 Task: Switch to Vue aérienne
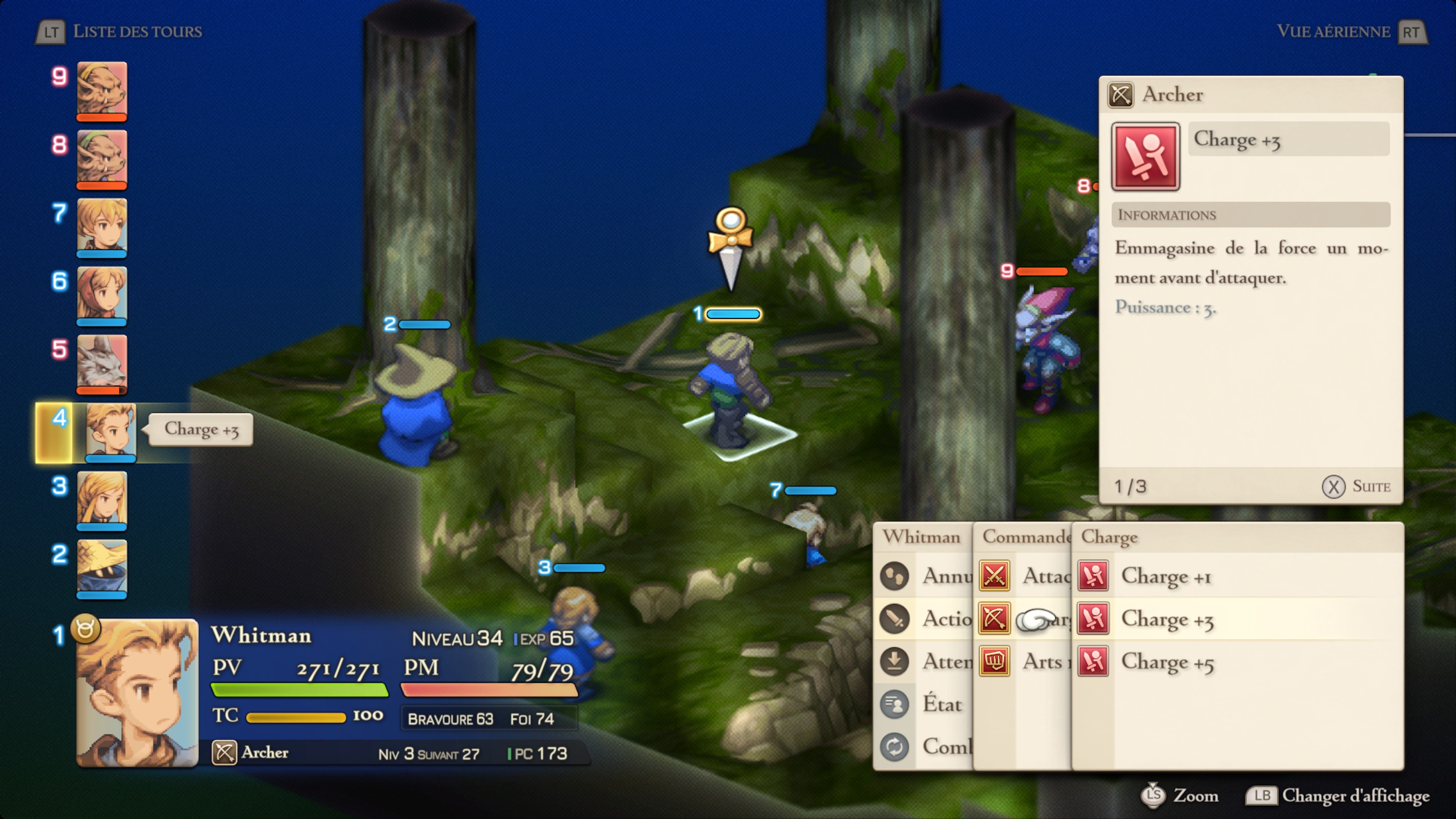tap(1333, 31)
